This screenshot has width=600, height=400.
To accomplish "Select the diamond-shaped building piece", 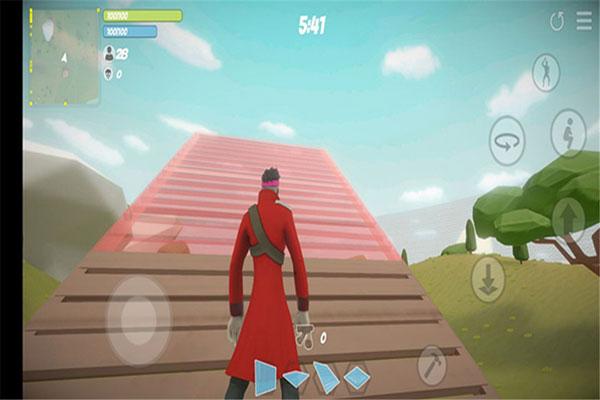I will pos(357,378).
